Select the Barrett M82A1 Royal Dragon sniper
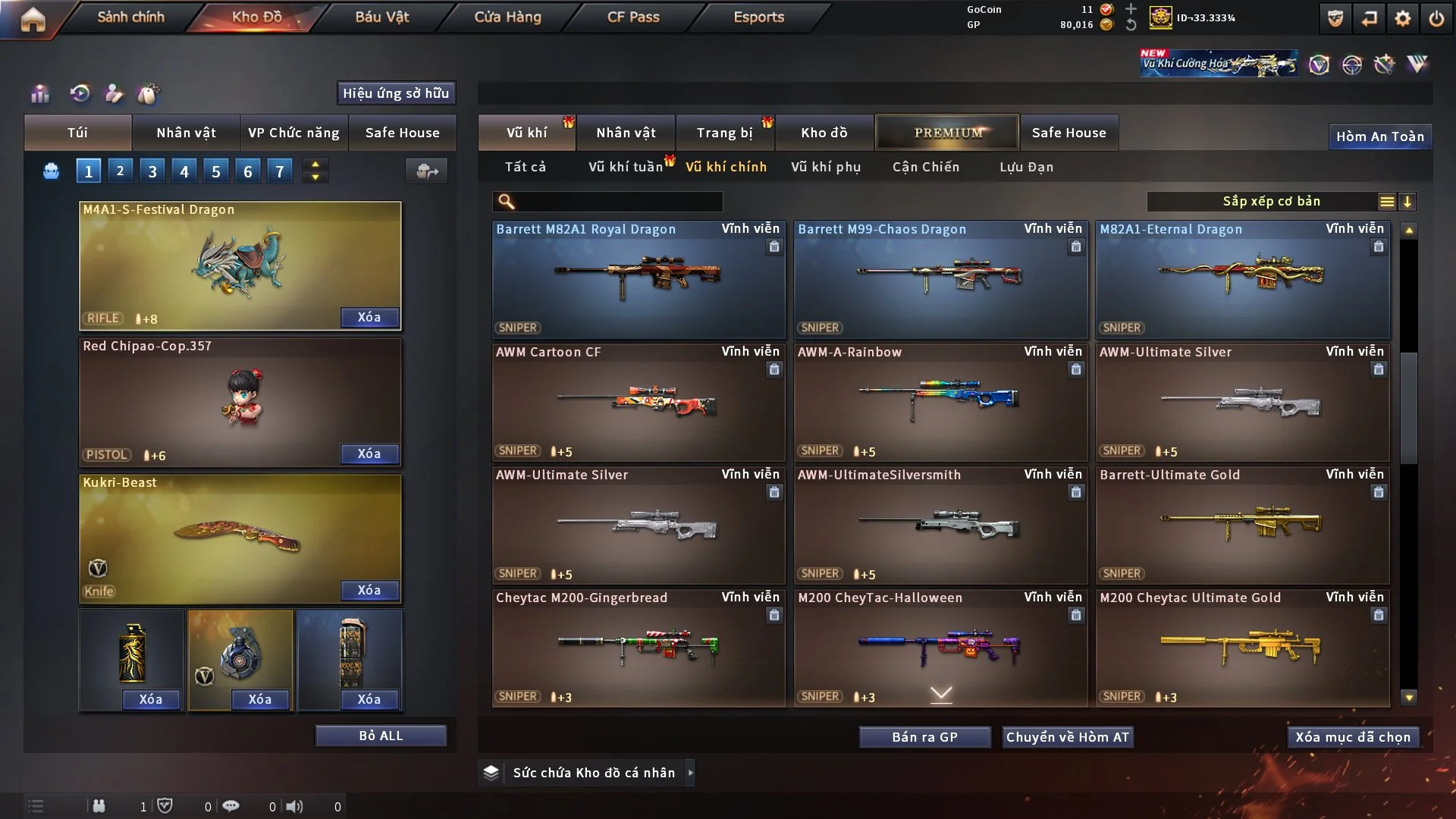The width and height of the screenshot is (1456, 819). pos(638,279)
